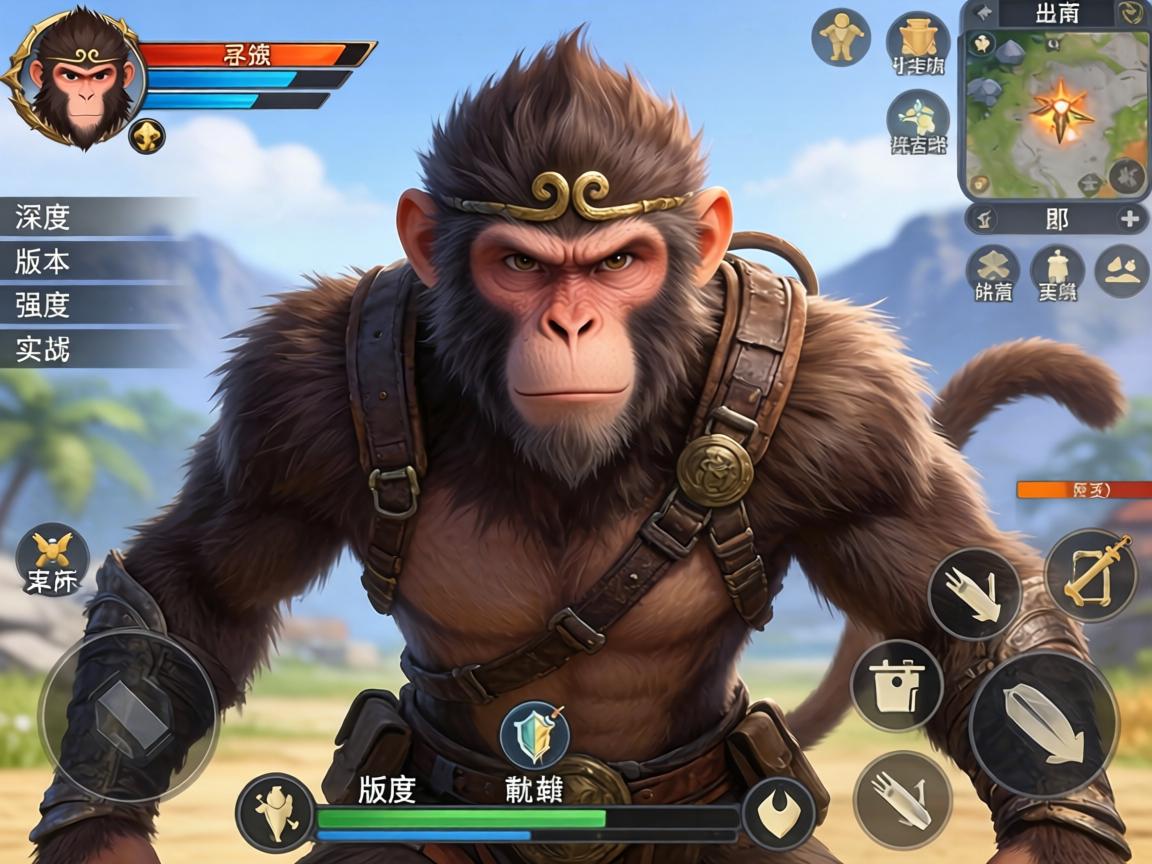Click the golden humanoid figure icon
Screen dimensions: 1152x864
tap(841, 38)
